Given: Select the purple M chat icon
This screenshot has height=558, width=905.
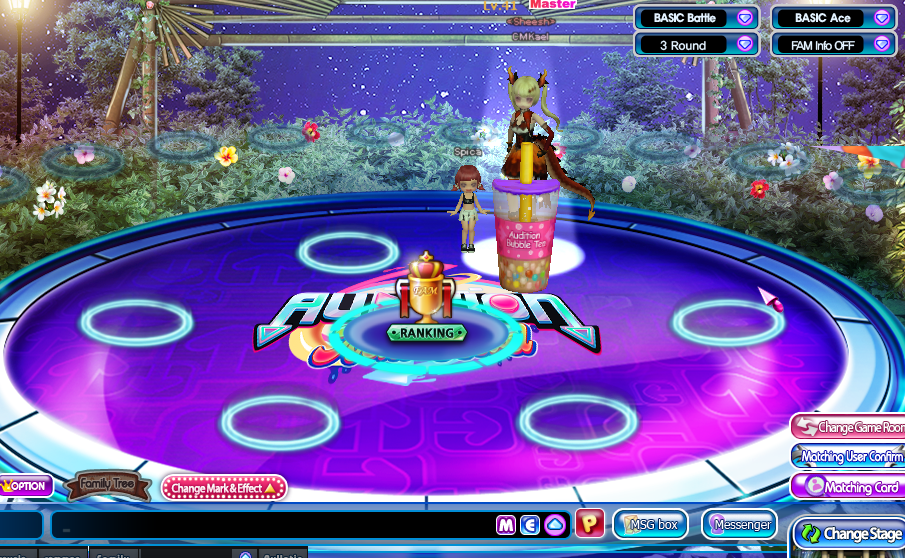Looking at the screenshot, I should tap(506, 525).
